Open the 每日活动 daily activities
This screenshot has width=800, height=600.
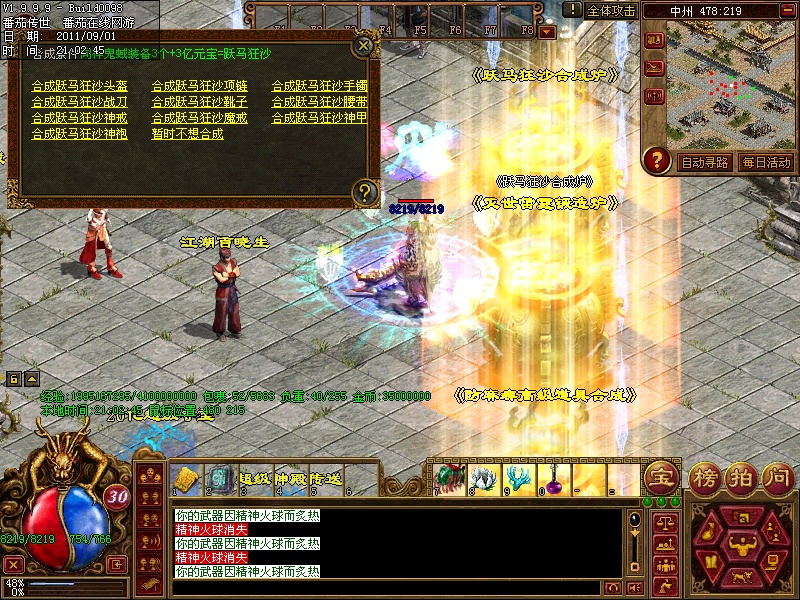click(766, 162)
